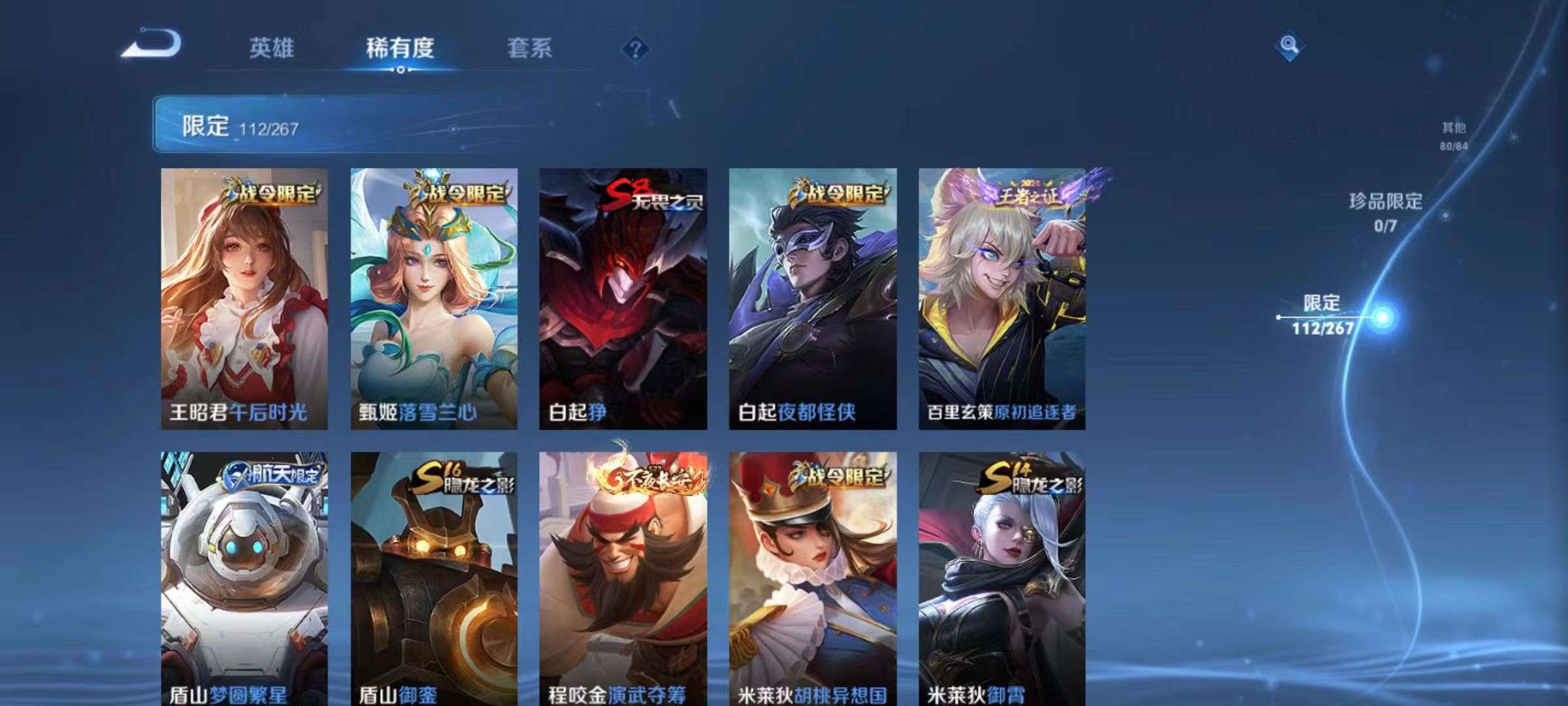1568x706 pixels.
Task: Select 程咬金 演武夺筹 skin card
Action: [623, 579]
